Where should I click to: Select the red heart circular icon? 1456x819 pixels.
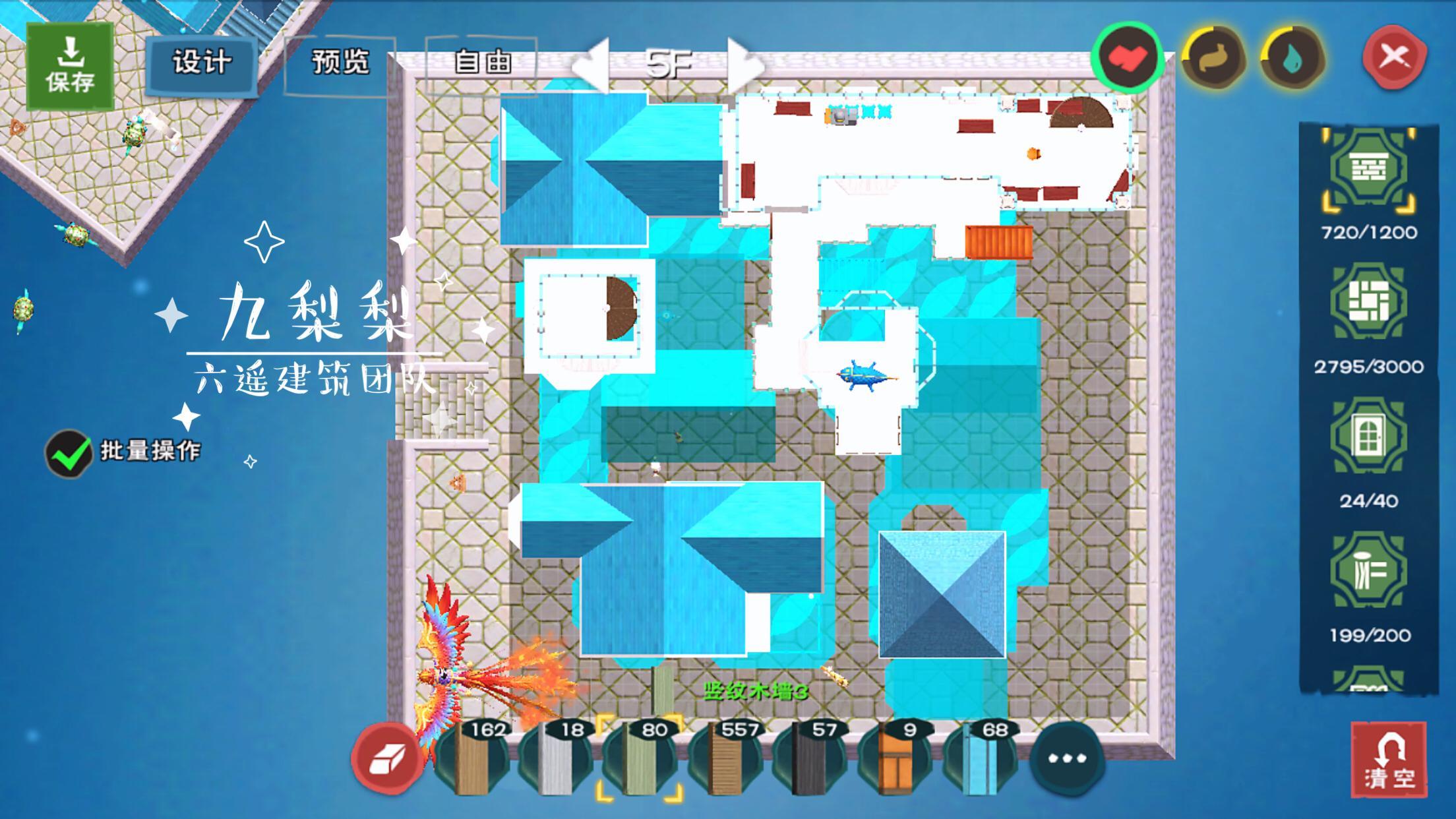(1127, 57)
